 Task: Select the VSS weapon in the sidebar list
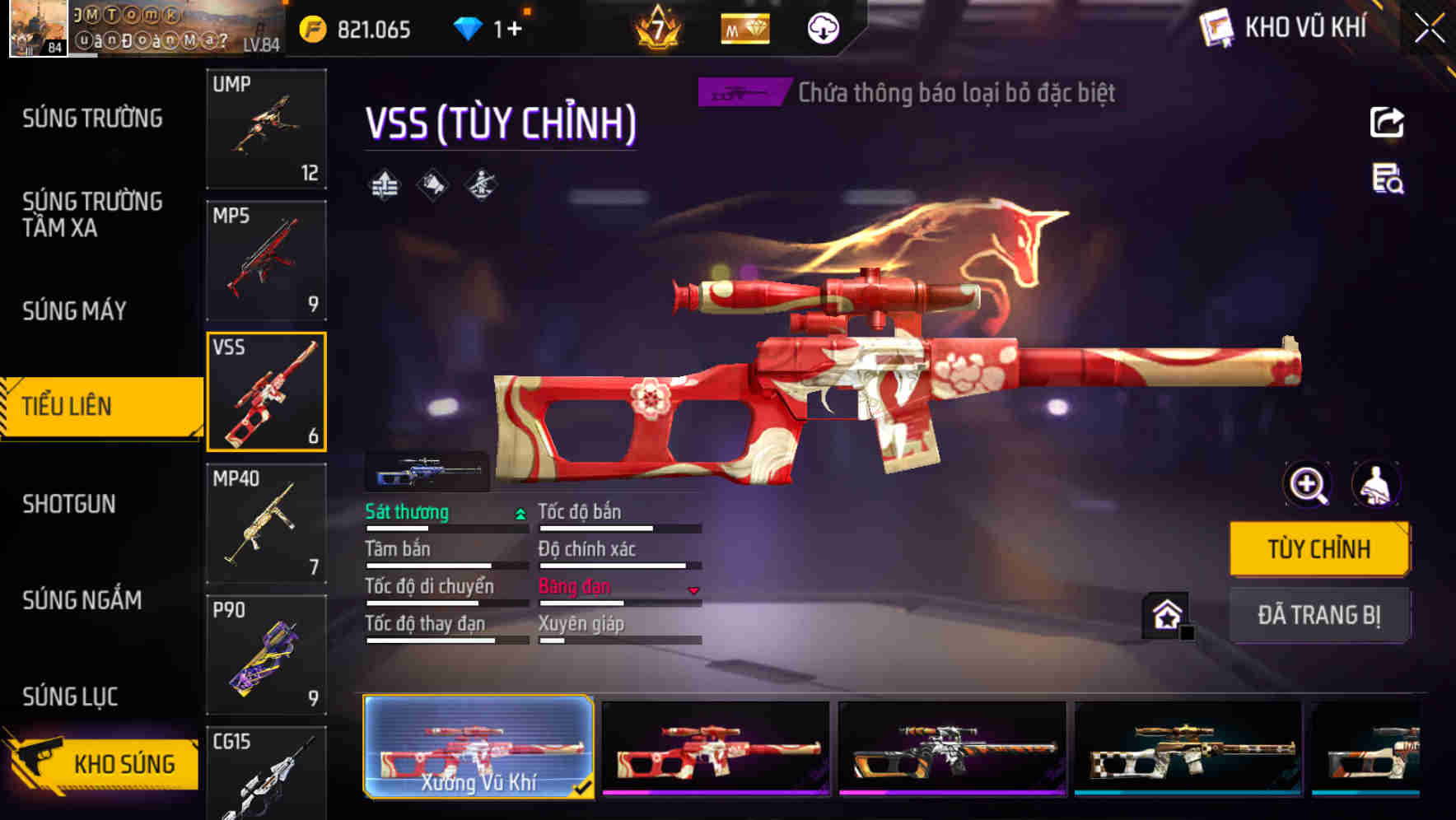pyautogui.click(x=266, y=393)
